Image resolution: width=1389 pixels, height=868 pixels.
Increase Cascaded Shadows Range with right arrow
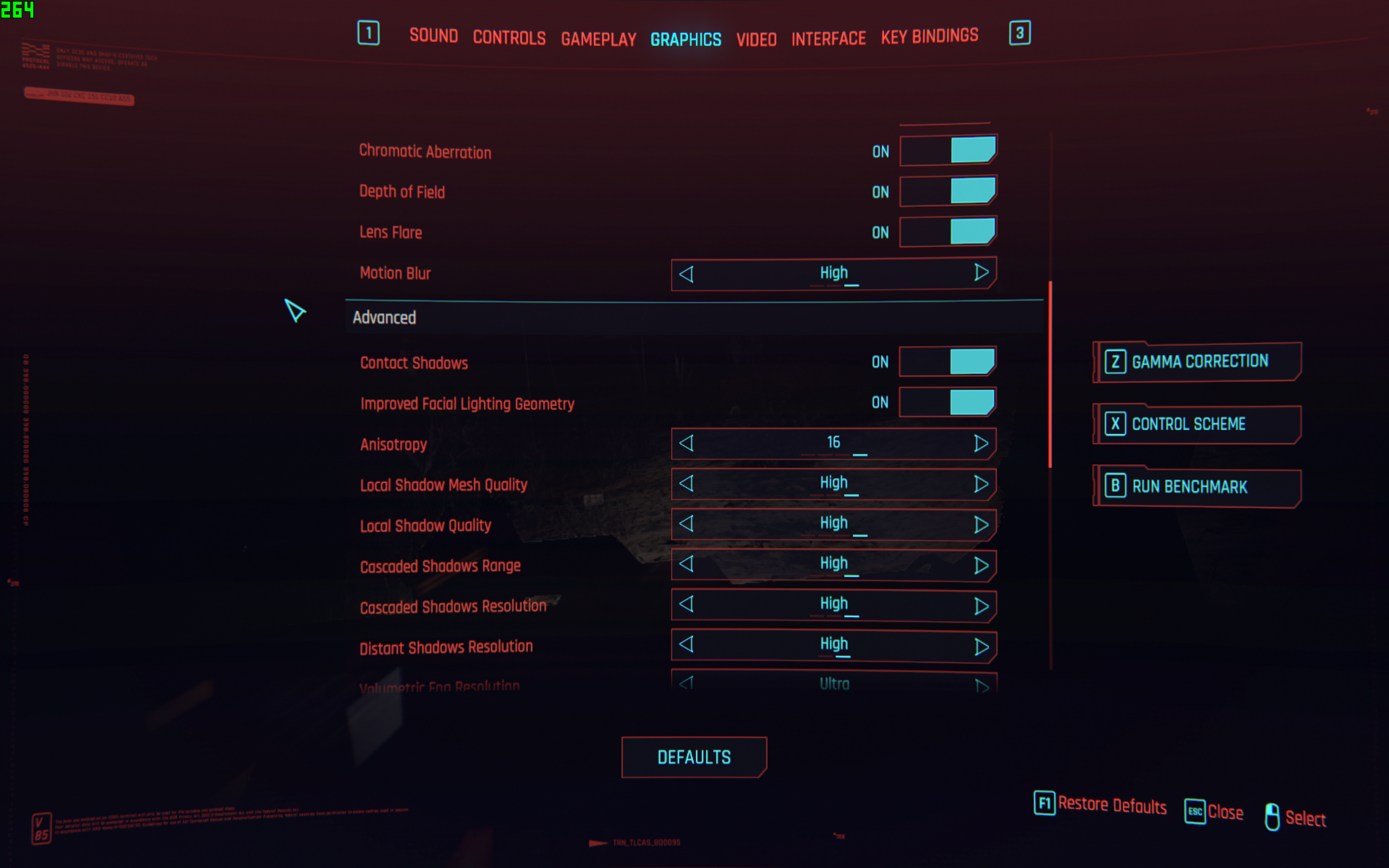981,565
